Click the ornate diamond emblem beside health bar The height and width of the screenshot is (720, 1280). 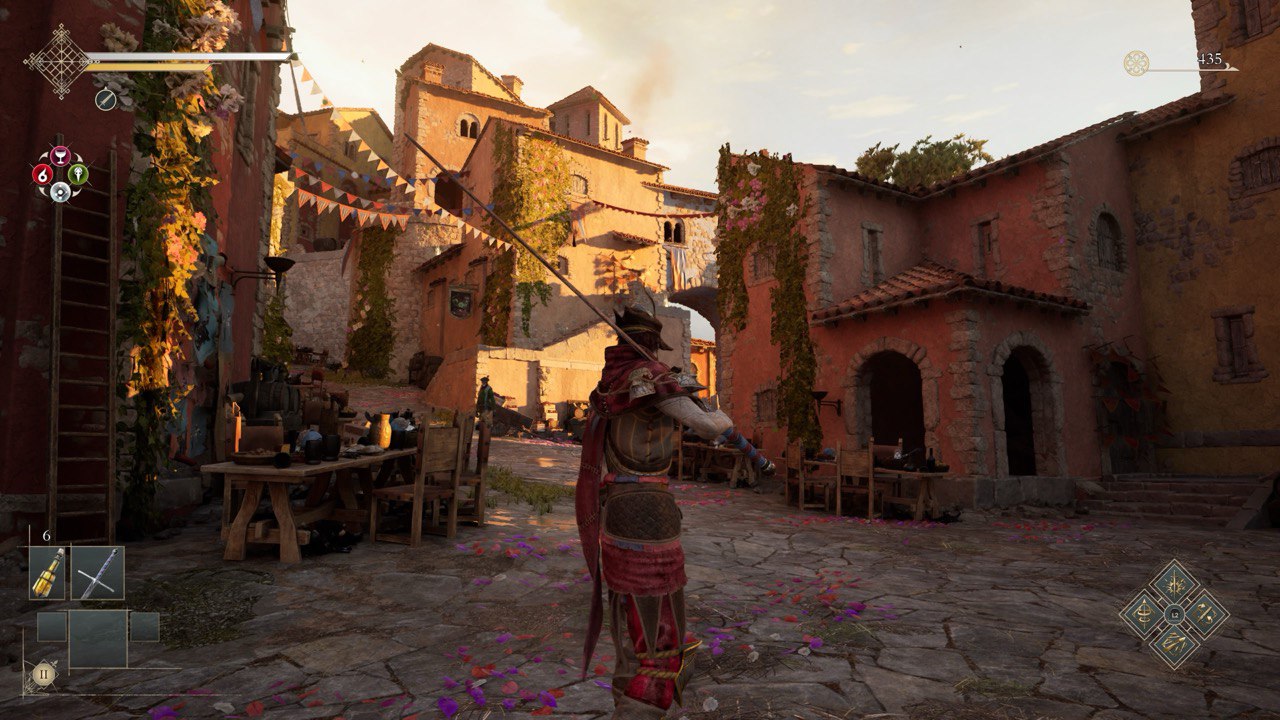[x=58, y=60]
